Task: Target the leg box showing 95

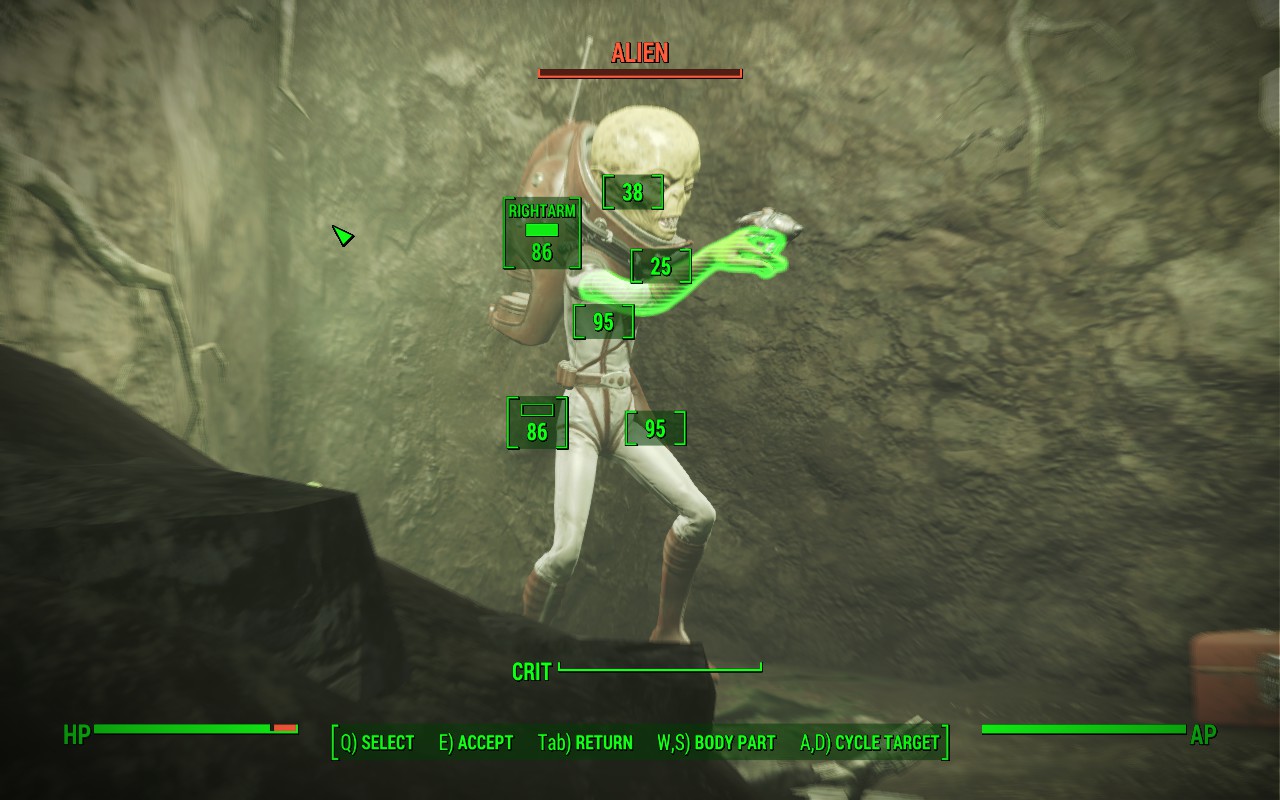Action: (x=655, y=429)
